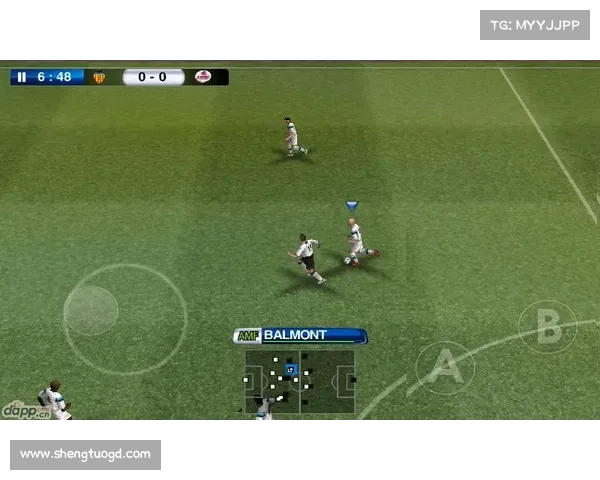Tap the A action button
600x480 pixels.
(x=445, y=368)
